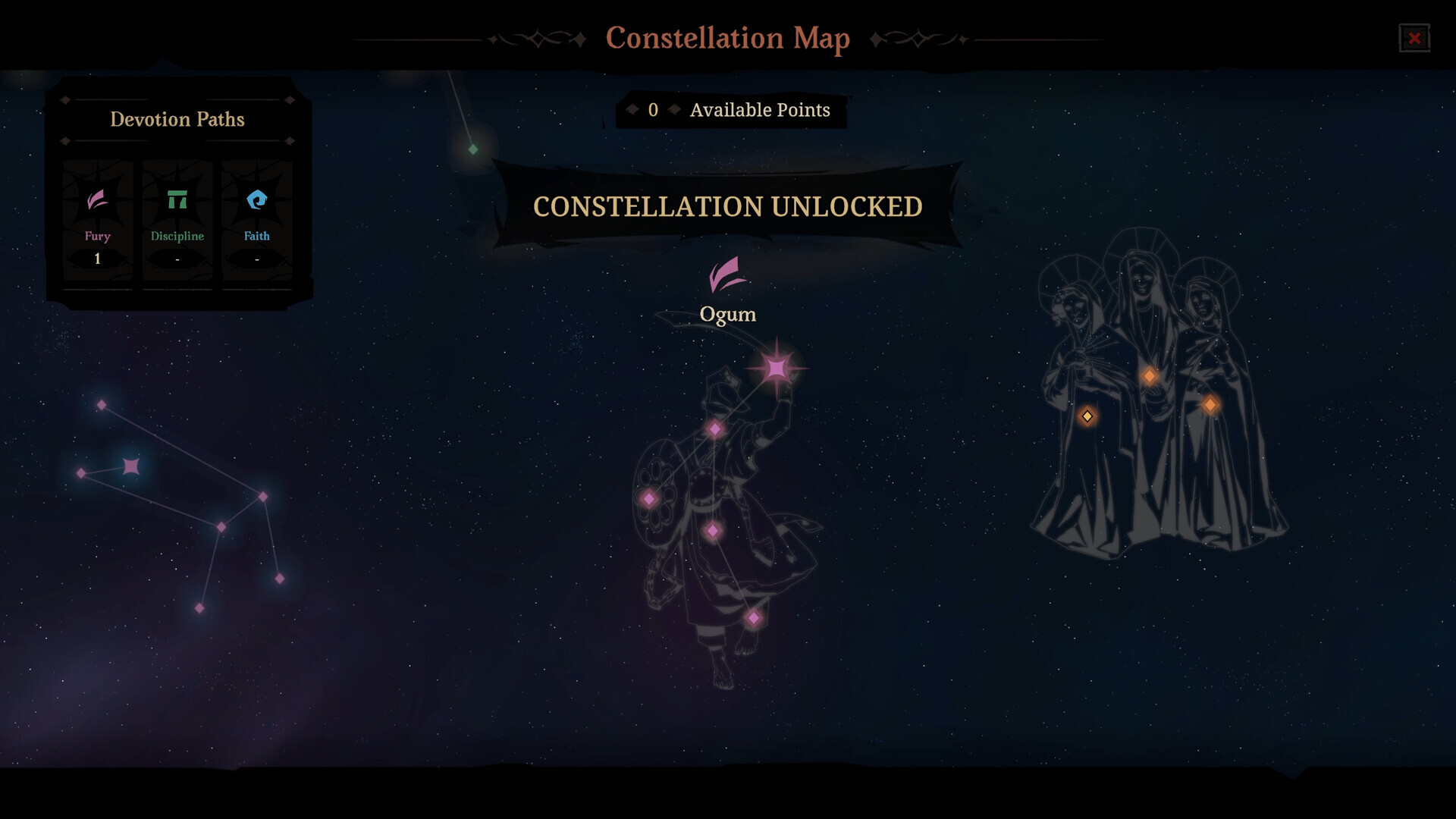Click the star node on Ogum's lower leg
1456x819 pixels.
coord(711,532)
